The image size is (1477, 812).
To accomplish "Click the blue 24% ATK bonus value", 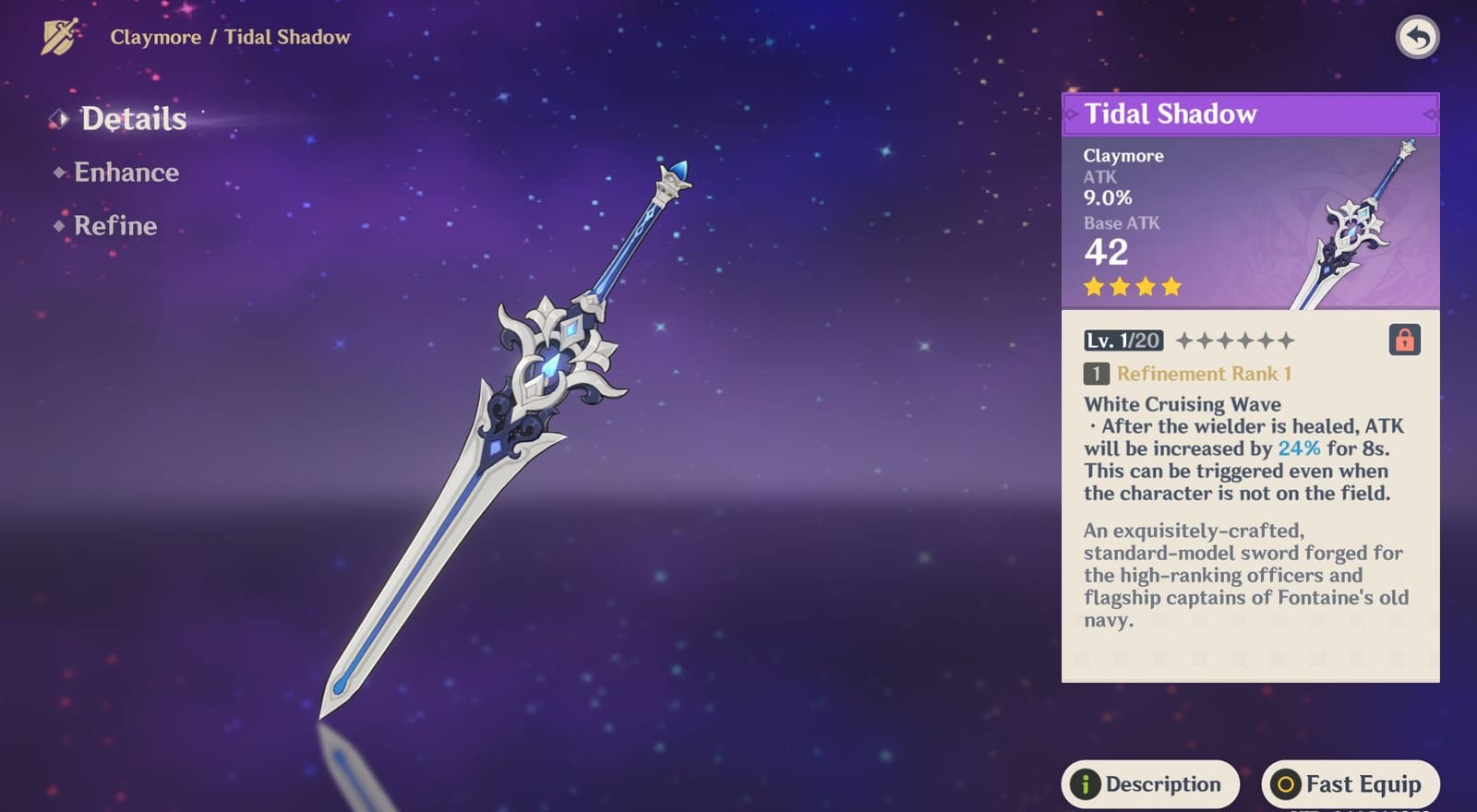I will (1298, 448).
